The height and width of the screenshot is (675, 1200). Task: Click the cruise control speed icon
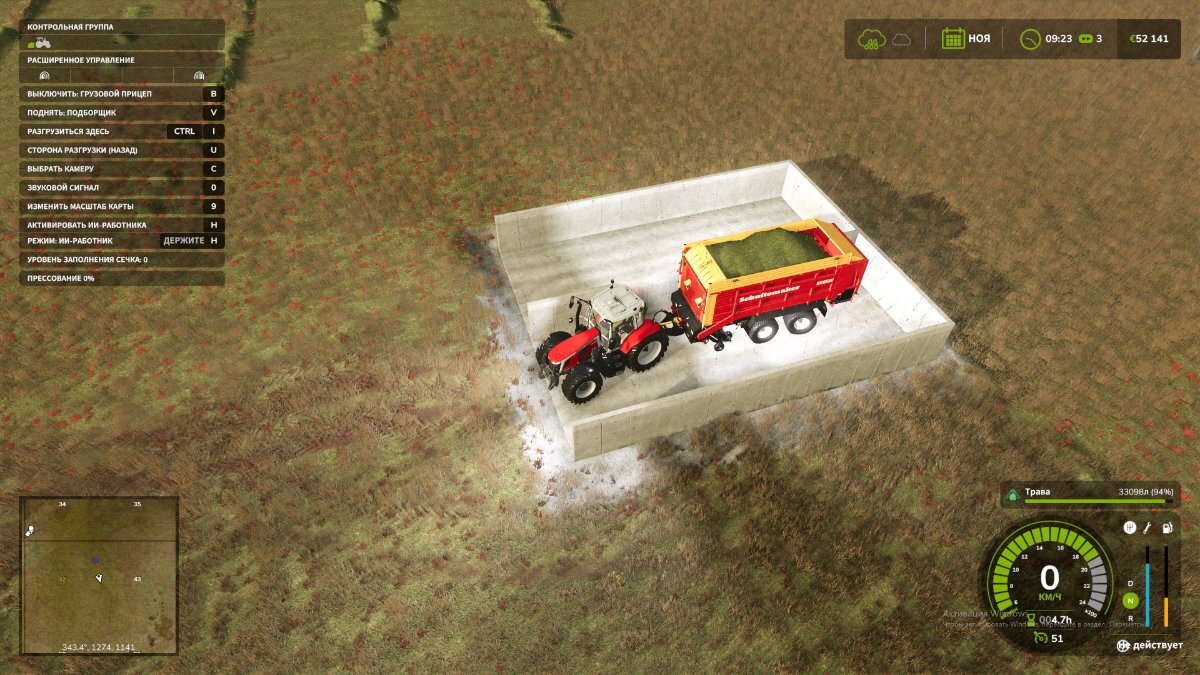pos(1042,638)
